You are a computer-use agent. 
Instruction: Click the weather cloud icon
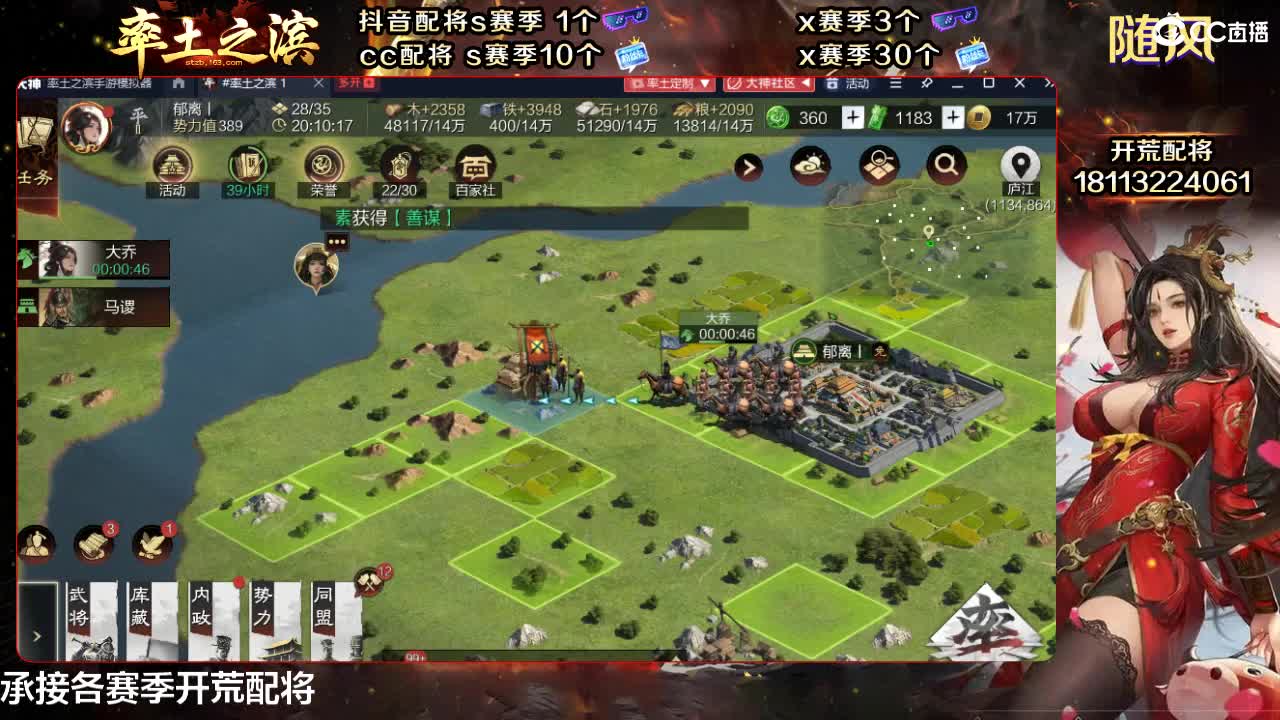pos(810,164)
